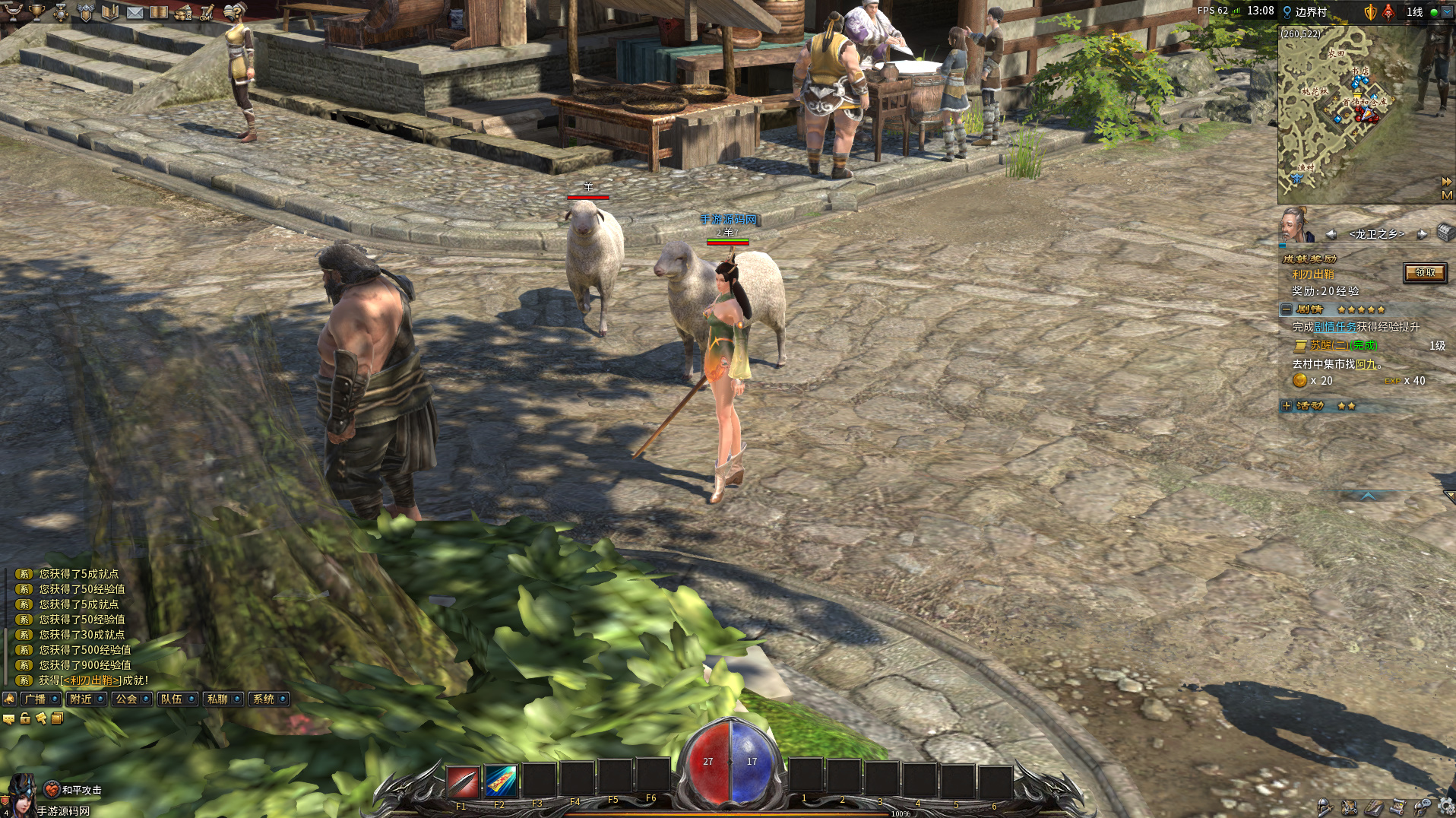Click the 阿九 NPC name link
1456x818 pixels.
1366,364
